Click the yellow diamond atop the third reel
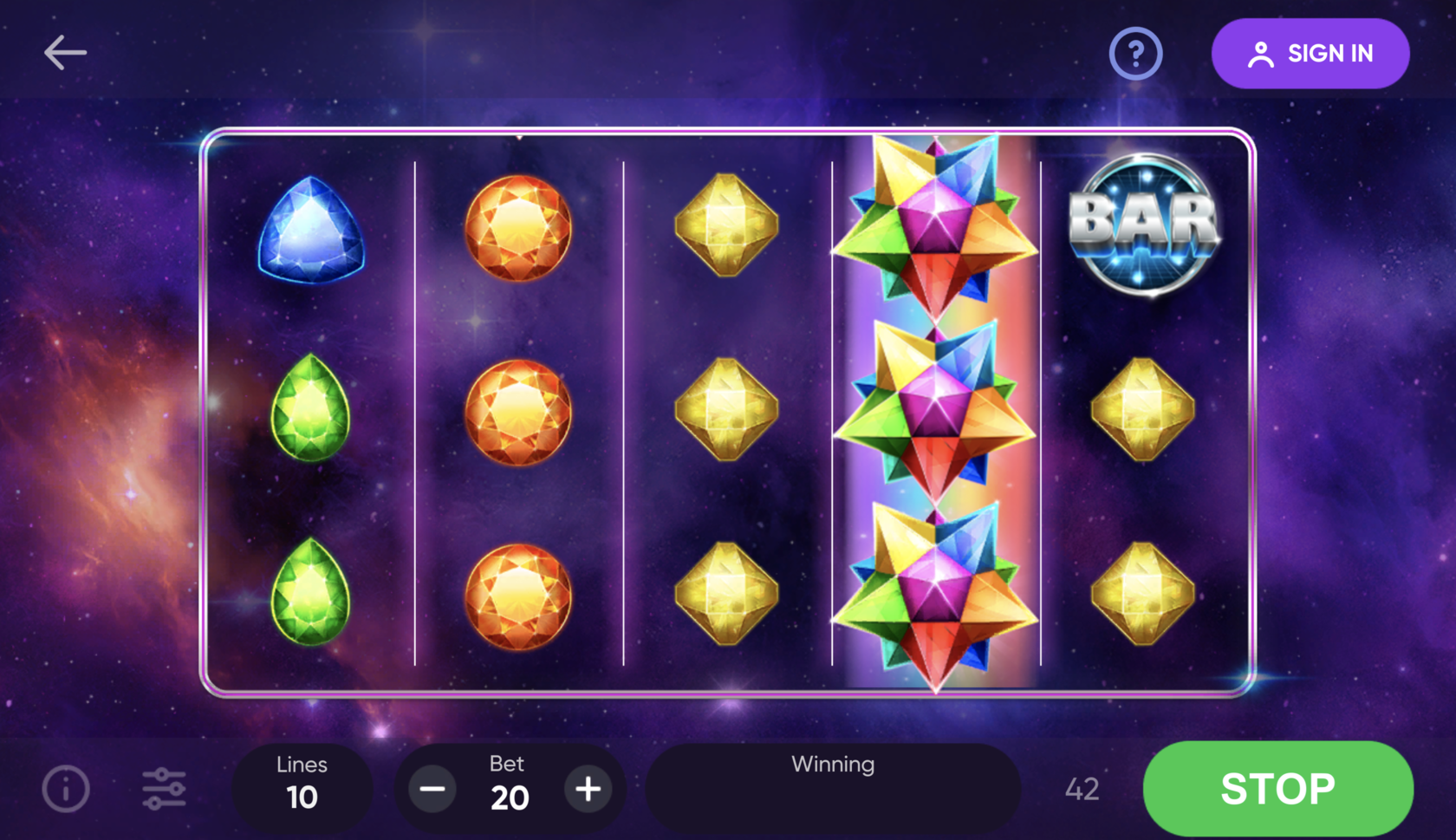This screenshot has height=840, width=1456. tap(726, 227)
